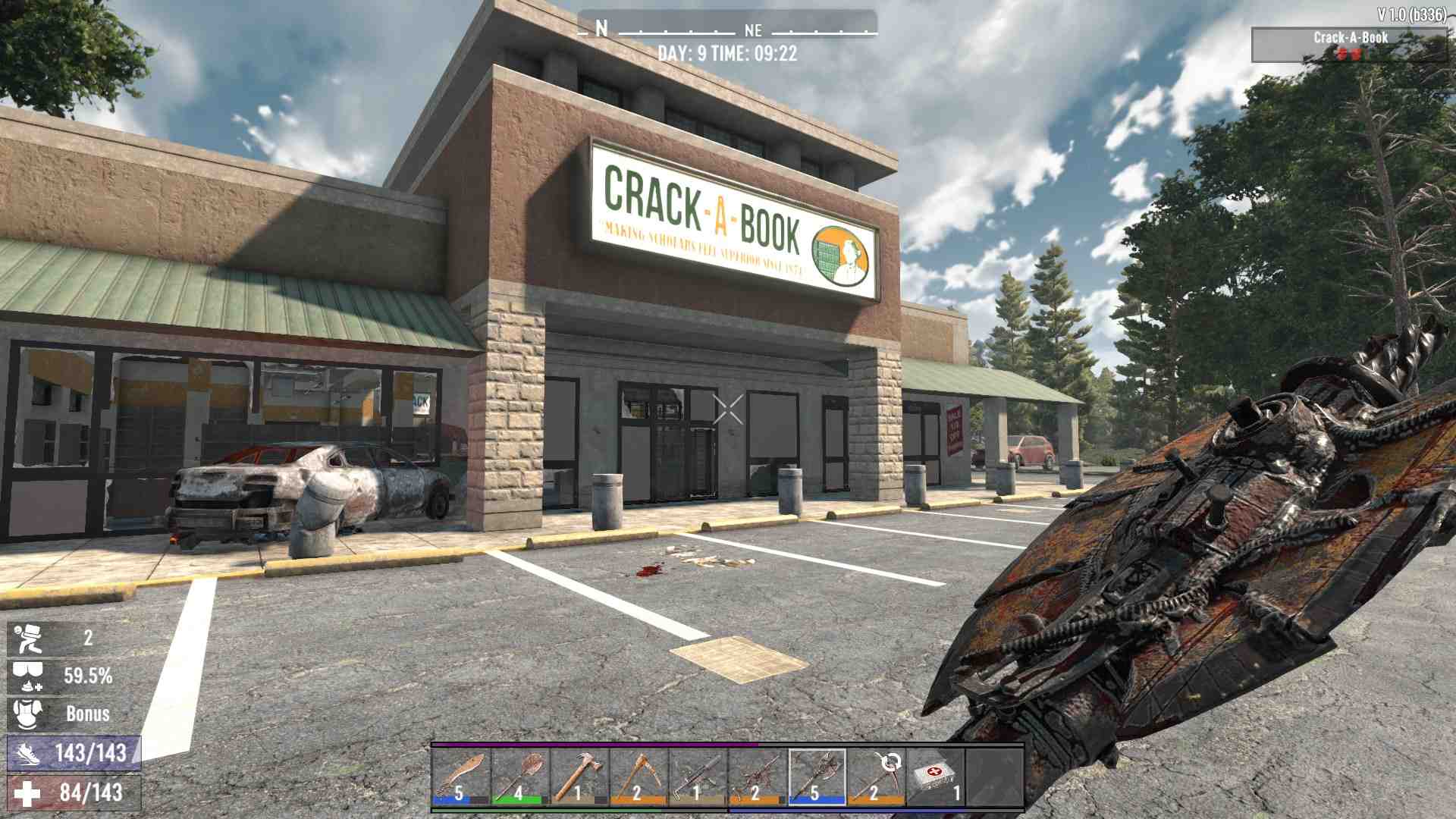This screenshot has height=819, width=1456.
Task: Click the running-figure encumbrance buff icon
Action: point(27,639)
